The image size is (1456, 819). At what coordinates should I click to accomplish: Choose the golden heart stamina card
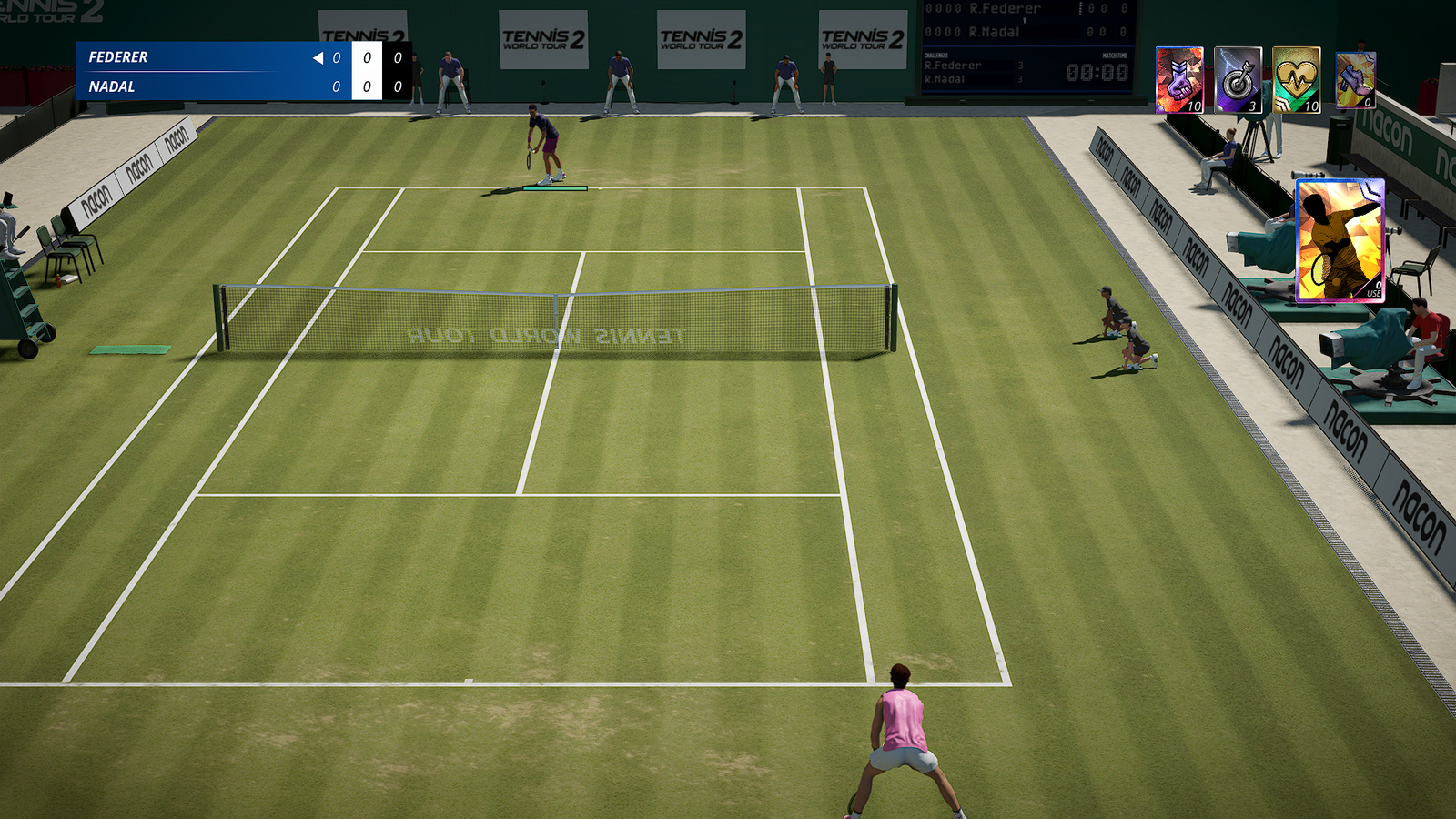point(1296,80)
